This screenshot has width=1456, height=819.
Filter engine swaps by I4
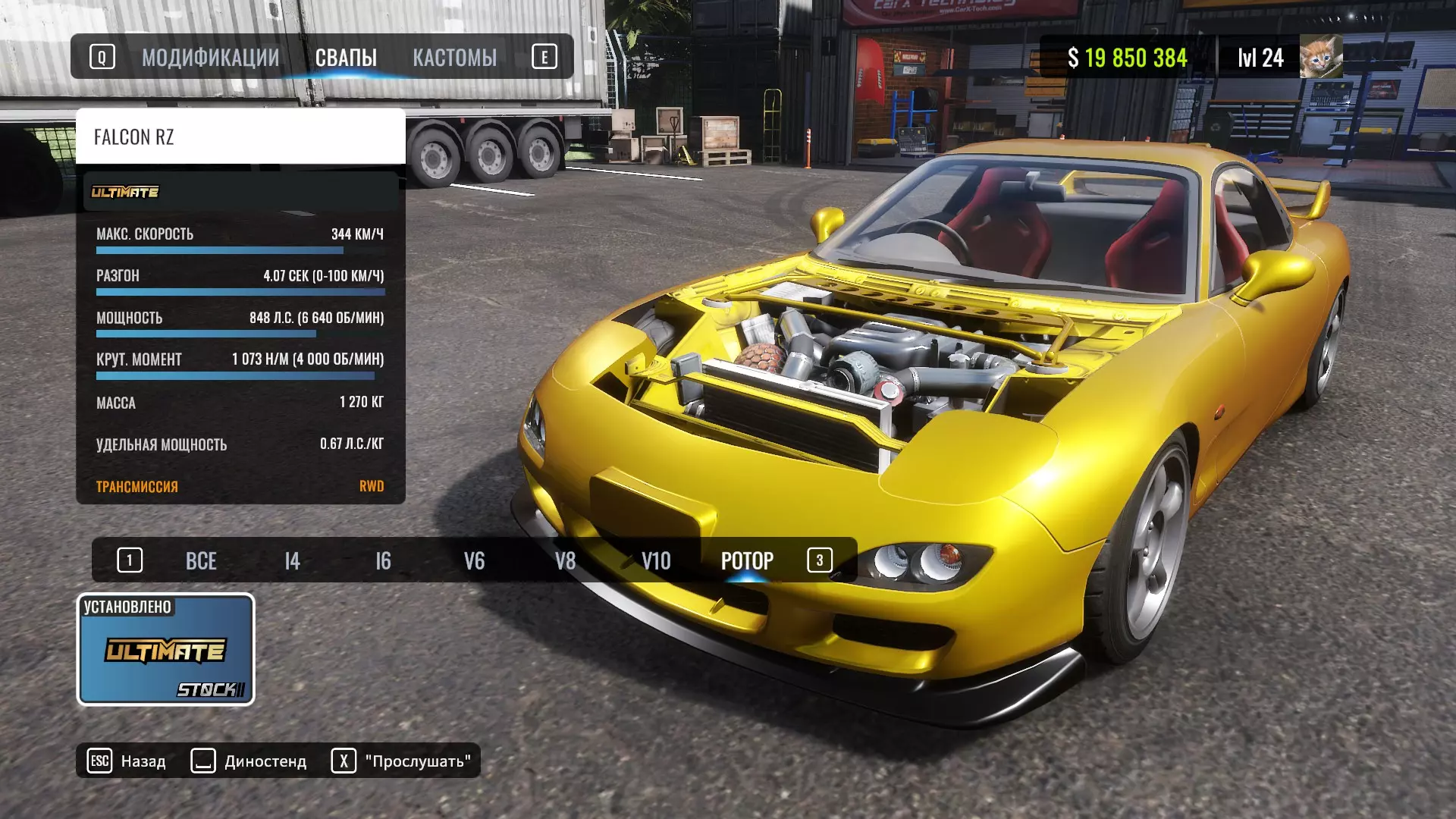point(292,561)
